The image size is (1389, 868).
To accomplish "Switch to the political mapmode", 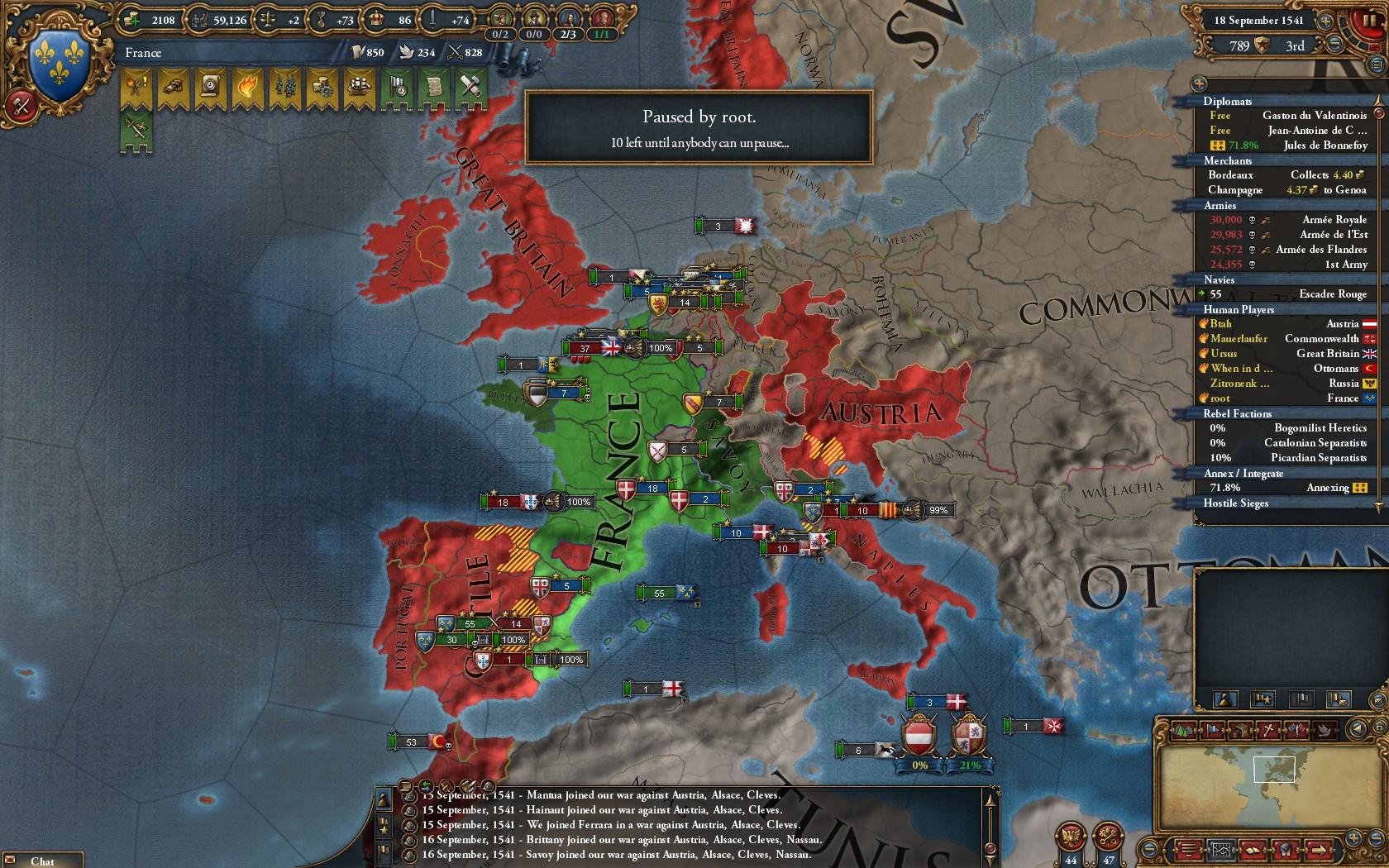I will (x=1212, y=729).
